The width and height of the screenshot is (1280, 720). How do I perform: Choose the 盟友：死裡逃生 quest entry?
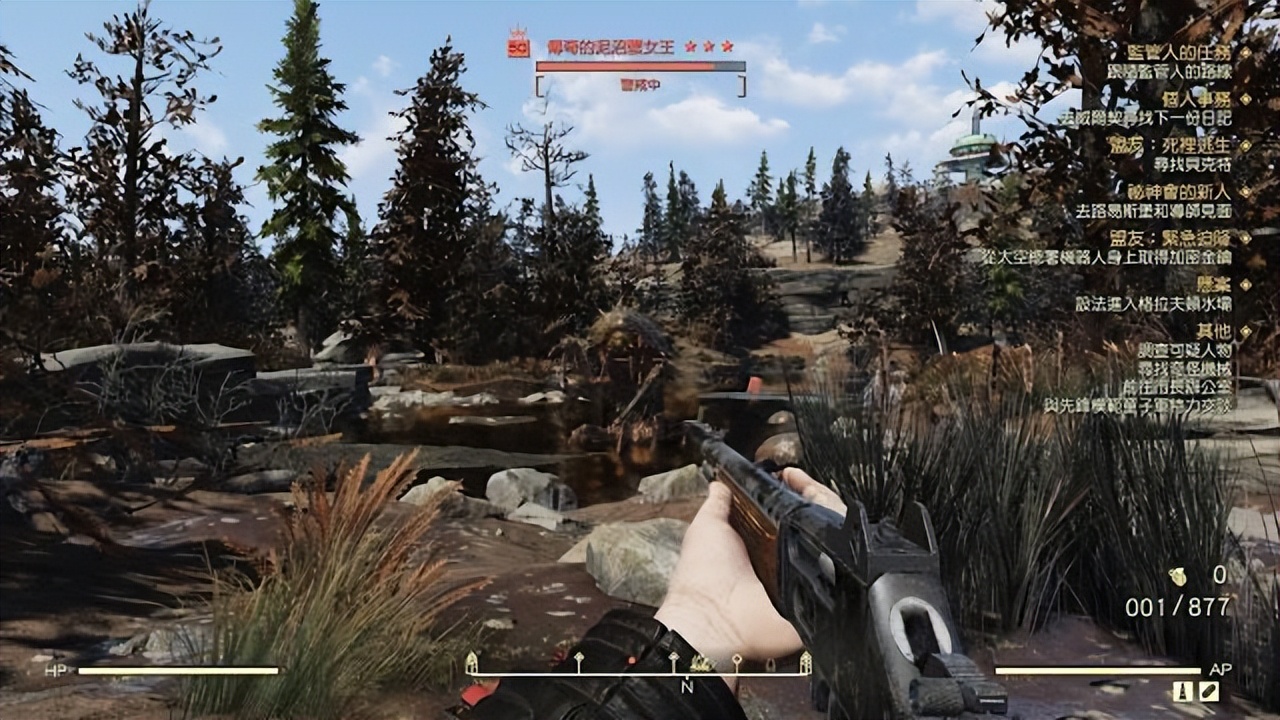1184,145
